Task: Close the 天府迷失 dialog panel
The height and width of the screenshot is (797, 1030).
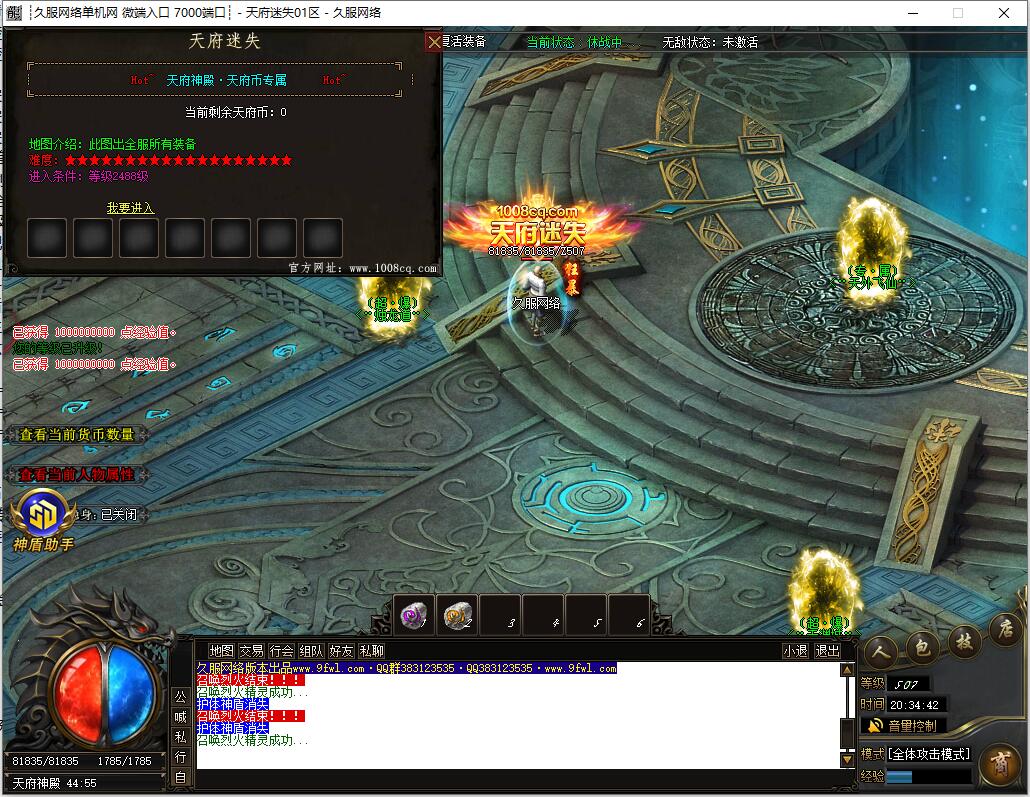Action: click(433, 42)
